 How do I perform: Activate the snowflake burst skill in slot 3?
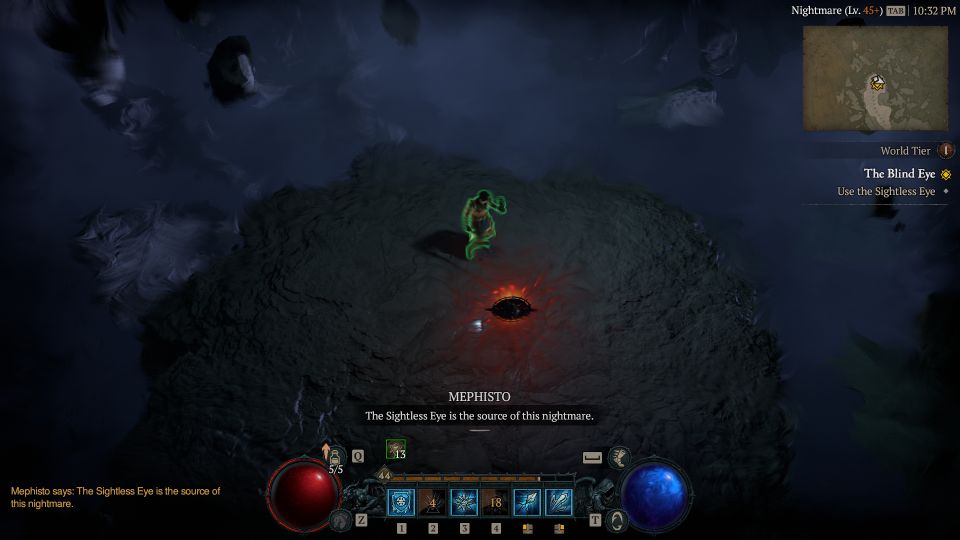click(x=464, y=502)
